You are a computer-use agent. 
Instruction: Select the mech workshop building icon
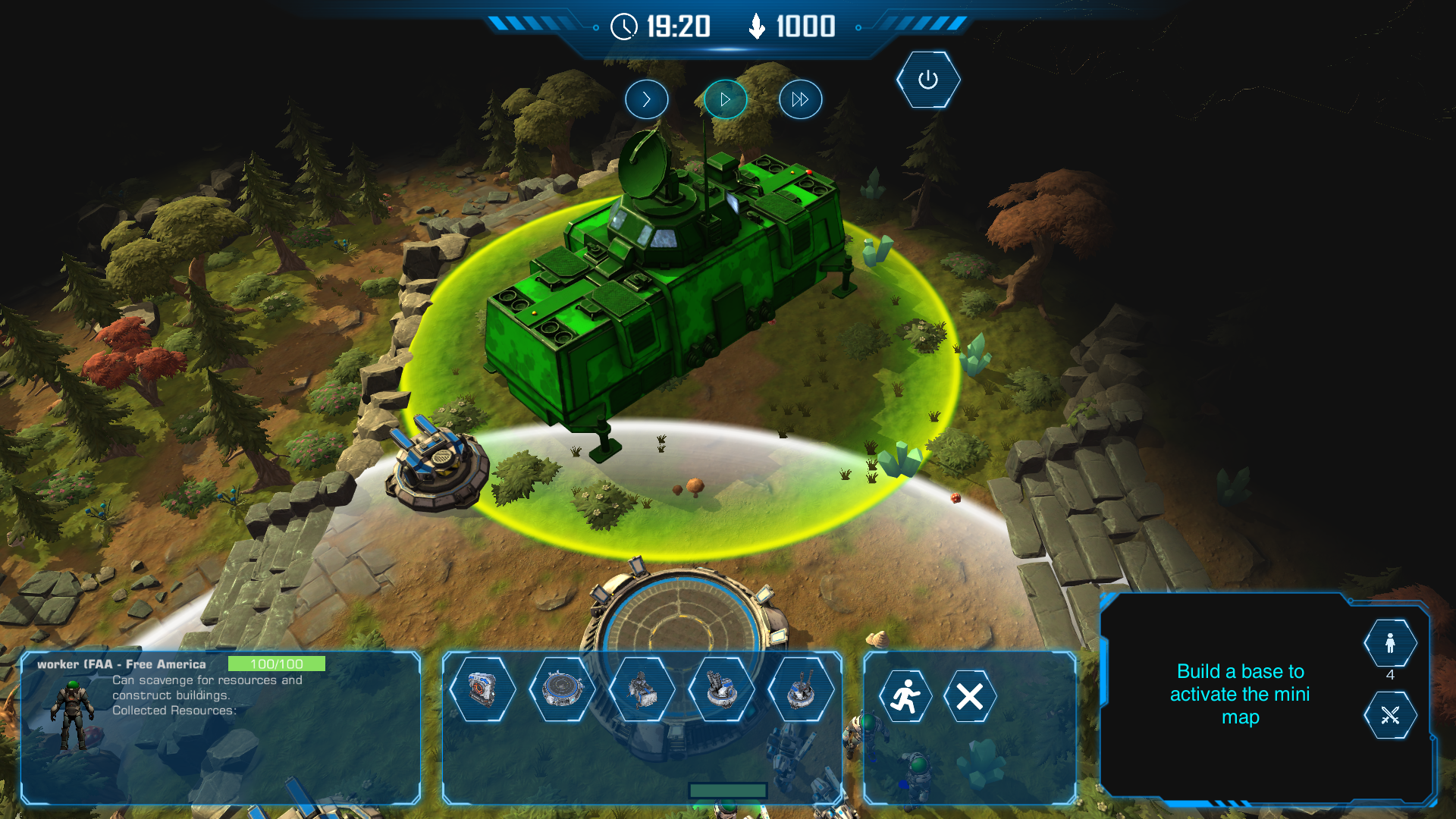tap(642, 689)
